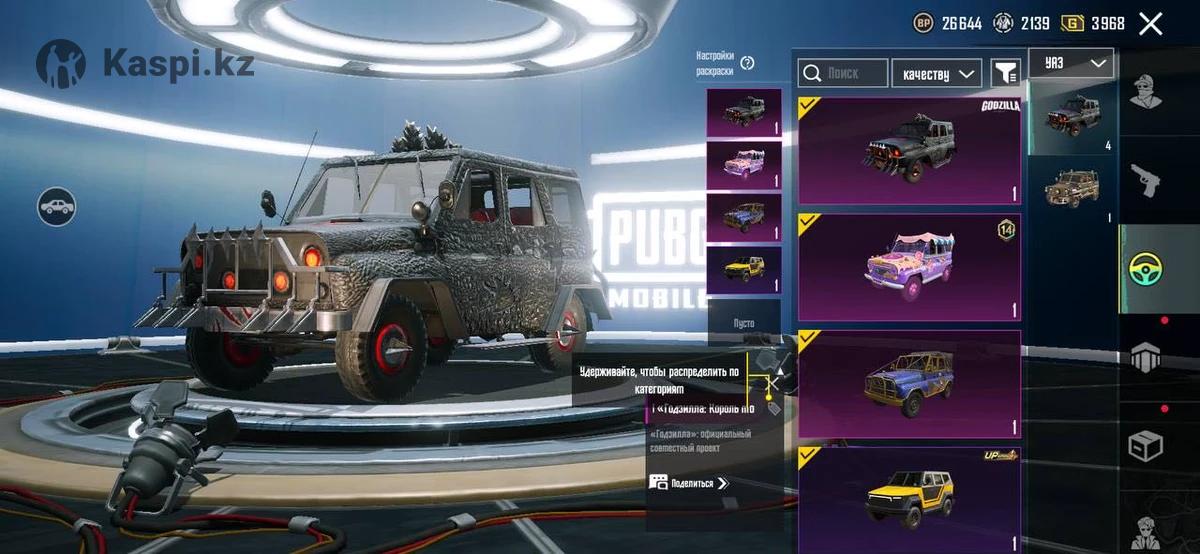1200x554 pixels.
Task: Pick the yellow and black SUV skin card
Action: pyautogui.click(x=909, y=498)
